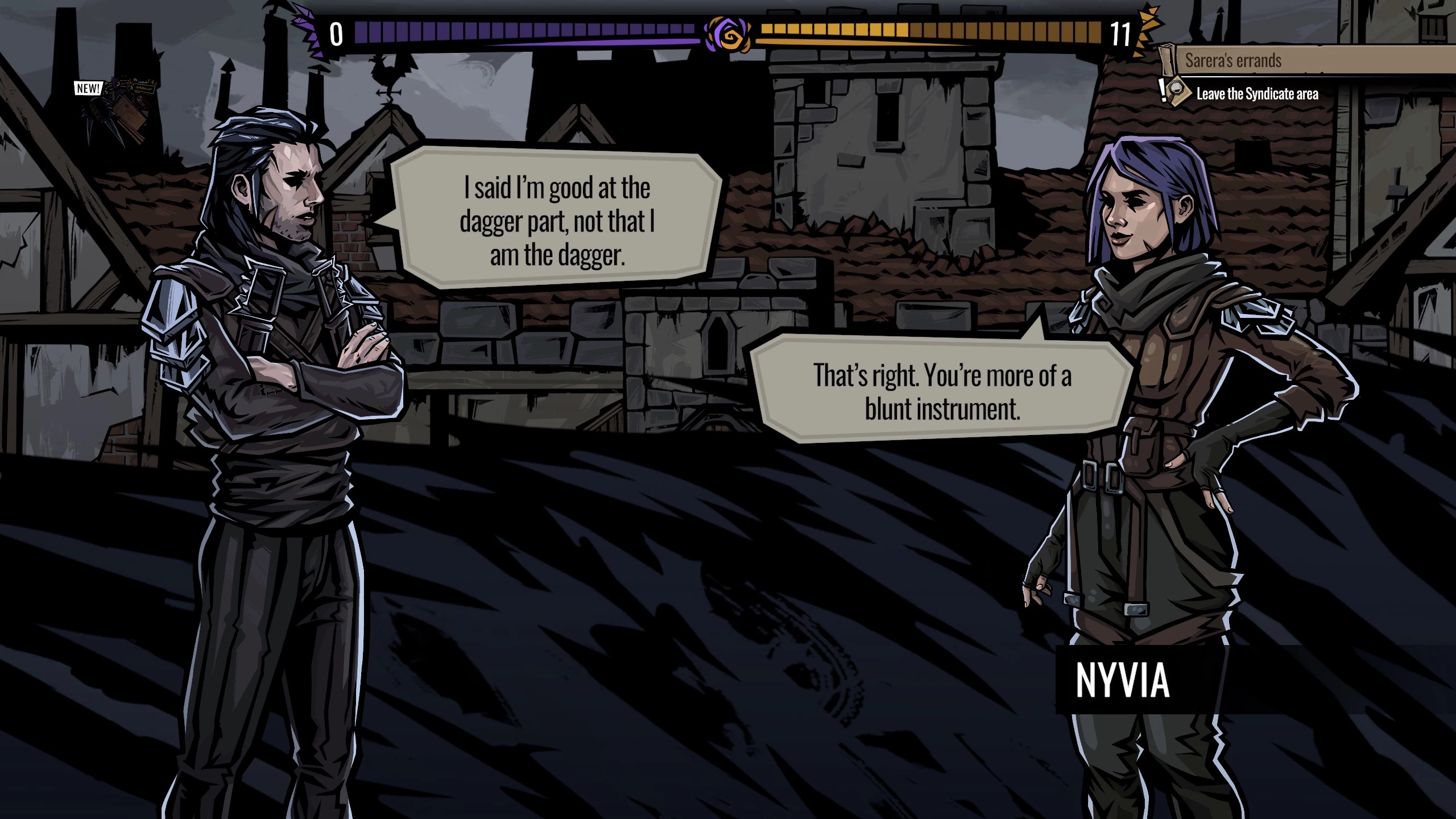Advance Nyvia's blunt instrument dialogue bubble
Viewport: 1456px width, 819px height.
point(942,391)
